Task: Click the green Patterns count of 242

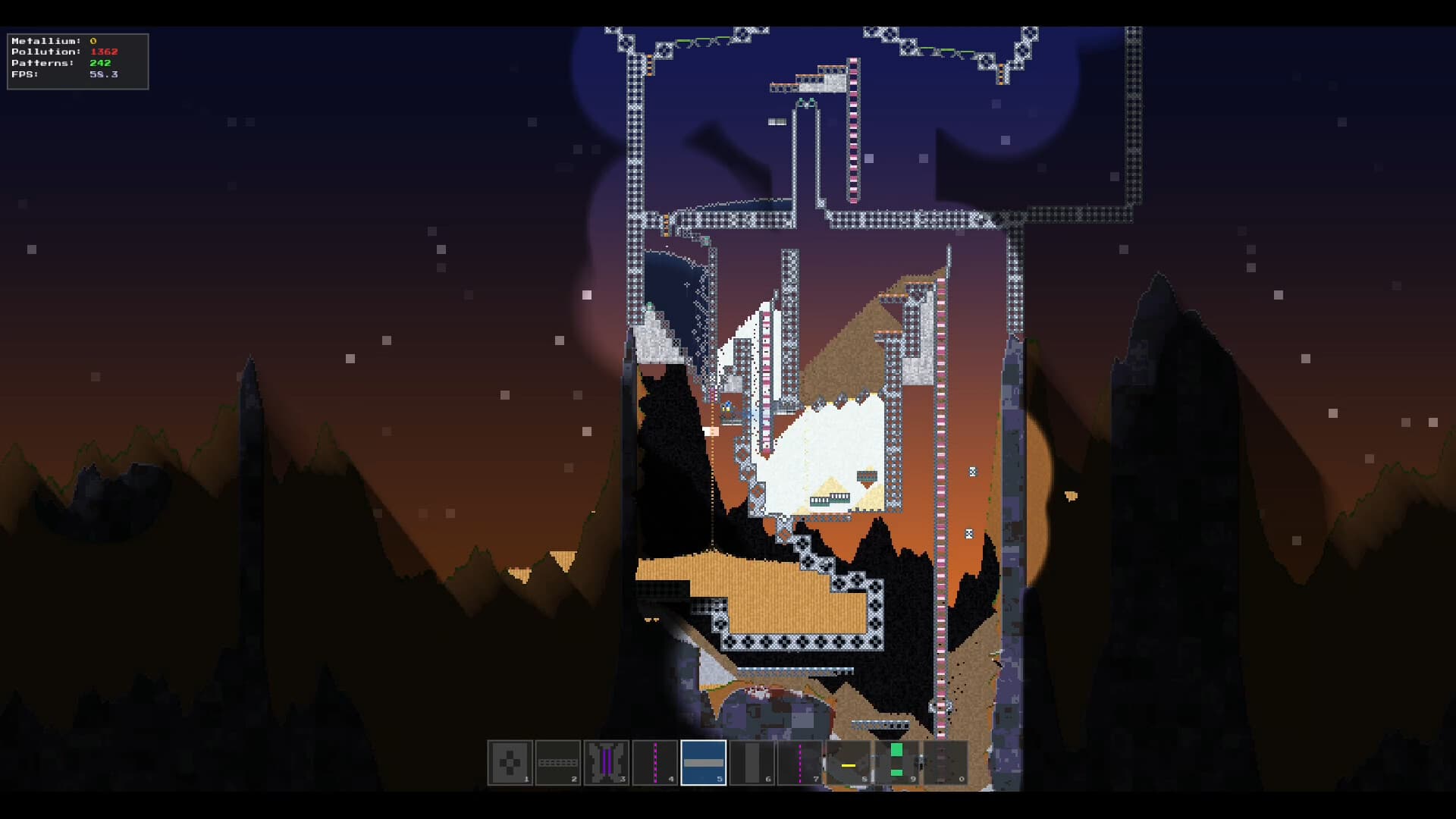Action: [x=99, y=62]
